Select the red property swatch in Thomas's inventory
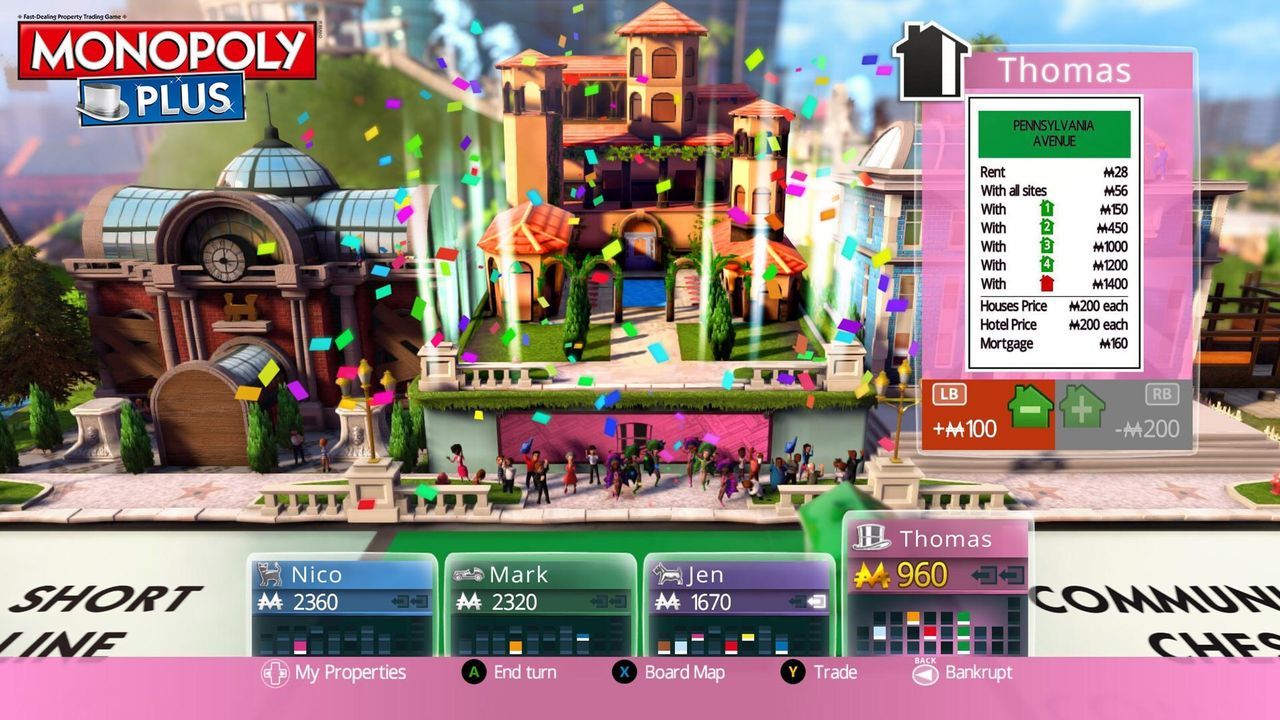This screenshot has height=720, width=1280. (930, 631)
